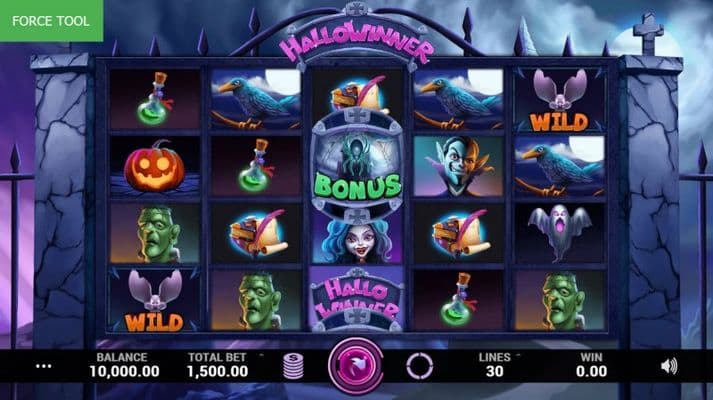Open the coin stack bet settings
The image size is (713, 400).
[x=294, y=366]
